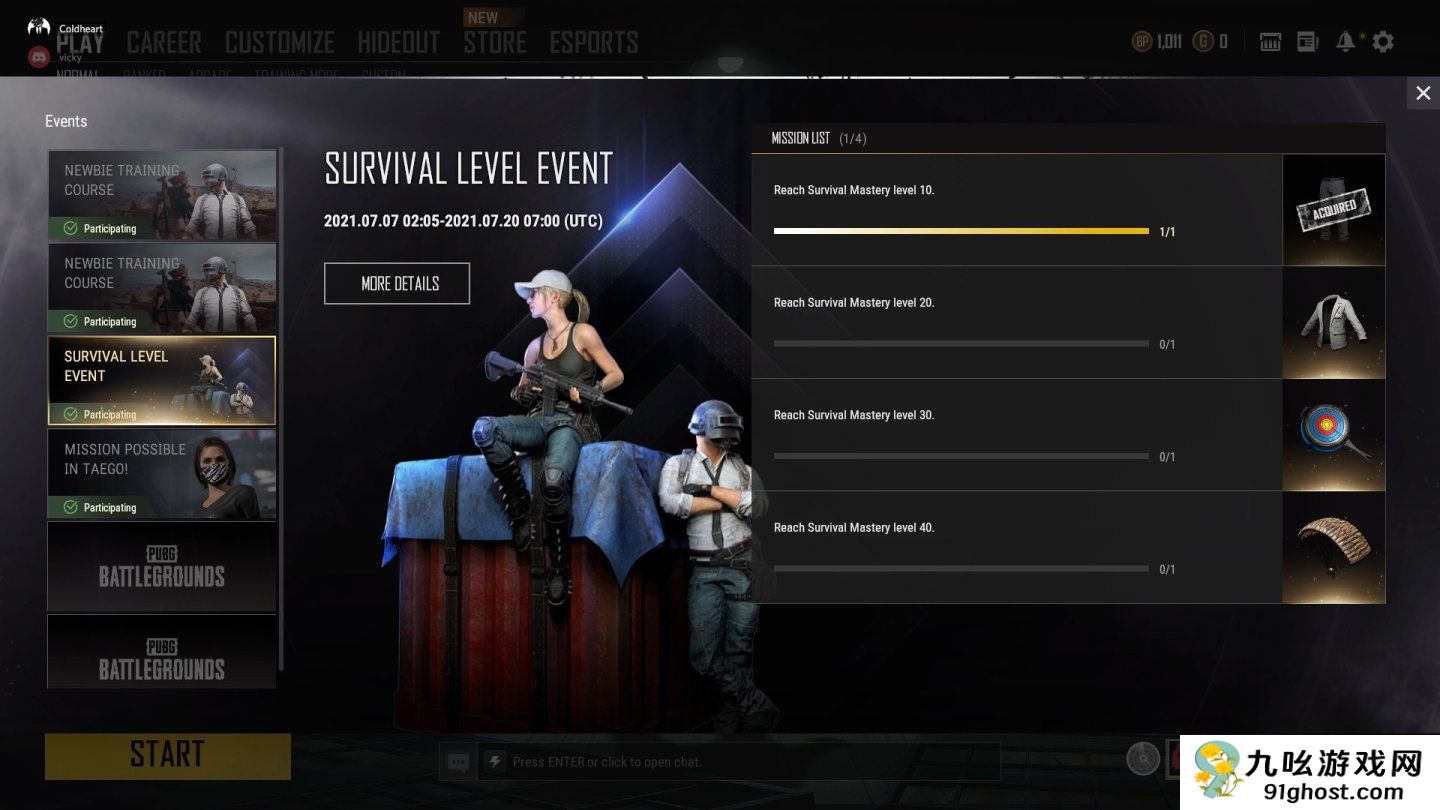This screenshot has width=1440, height=810.
Task: Open More Details for Survival Level Event
Action: point(397,284)
